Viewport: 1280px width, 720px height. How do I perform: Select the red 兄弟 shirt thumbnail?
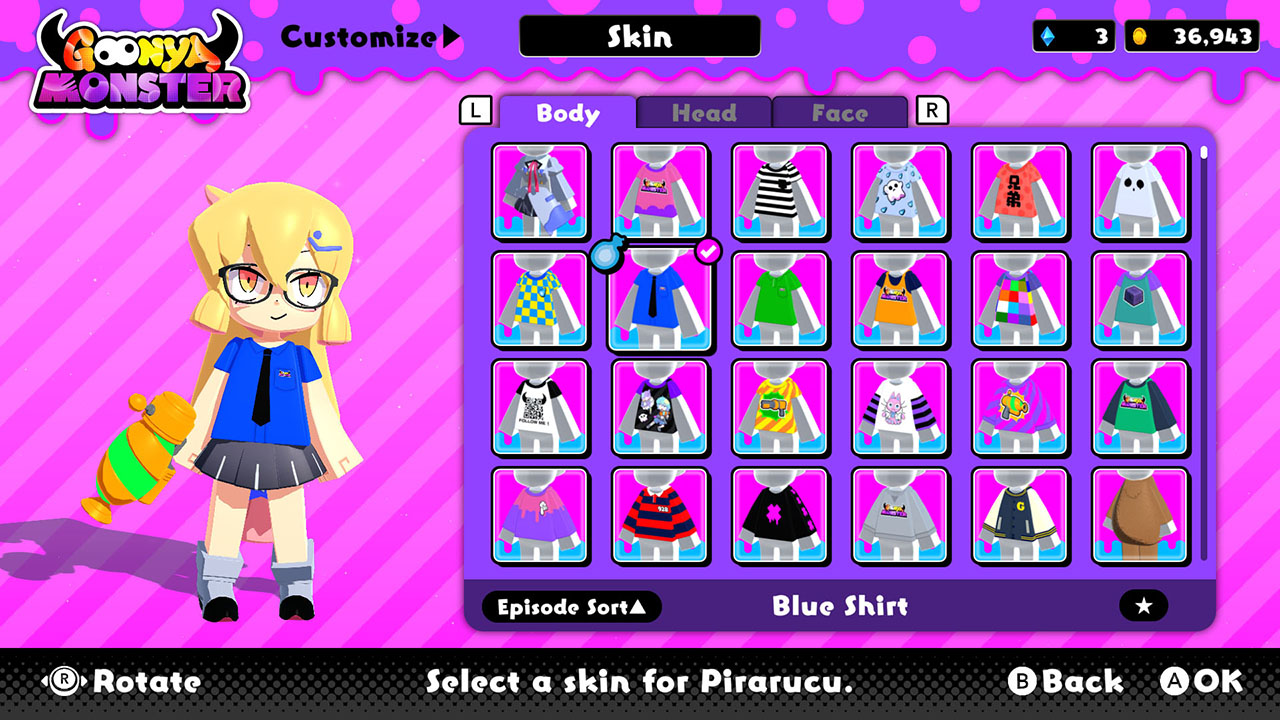[1021, 192]
